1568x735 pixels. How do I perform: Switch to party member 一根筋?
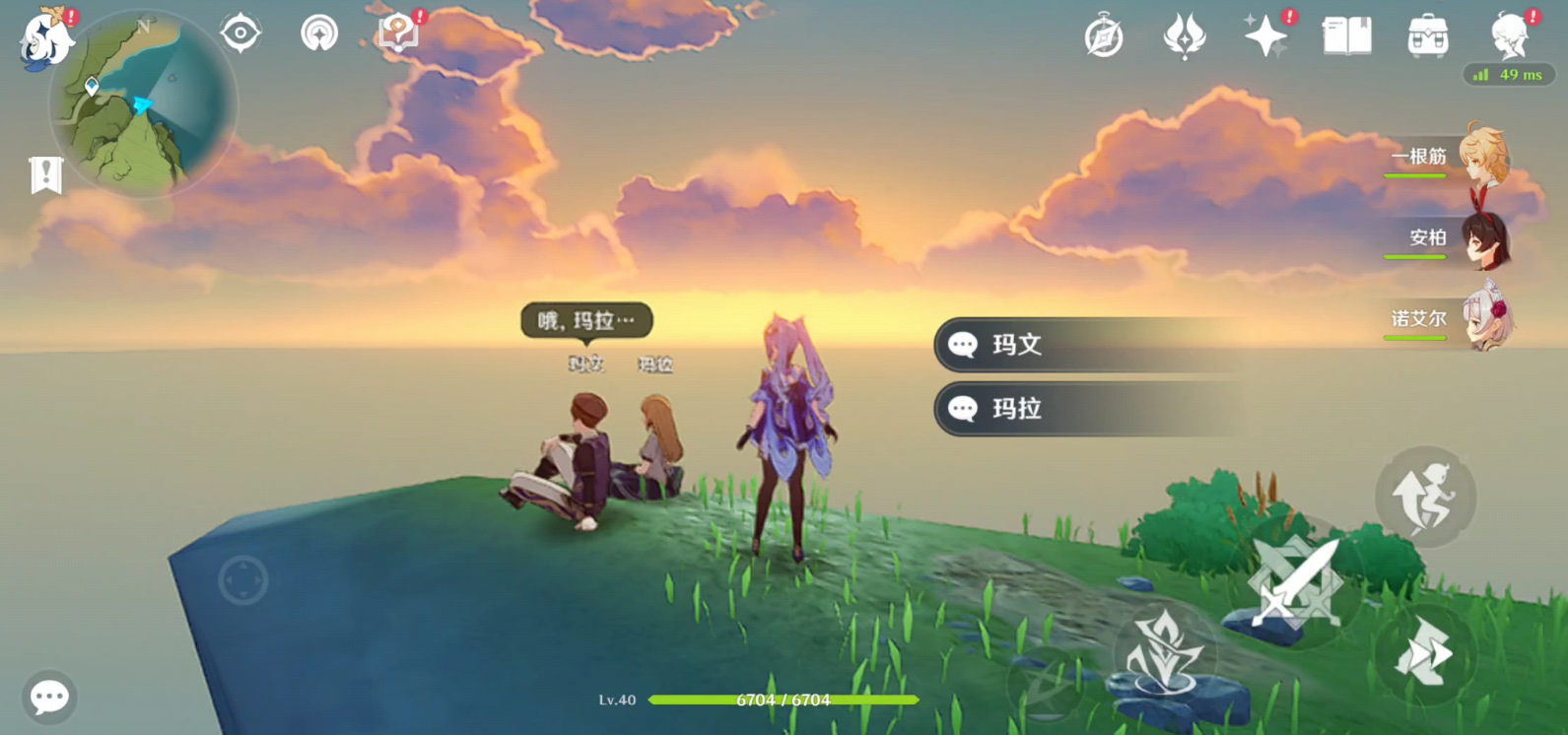coord(1449,158)
